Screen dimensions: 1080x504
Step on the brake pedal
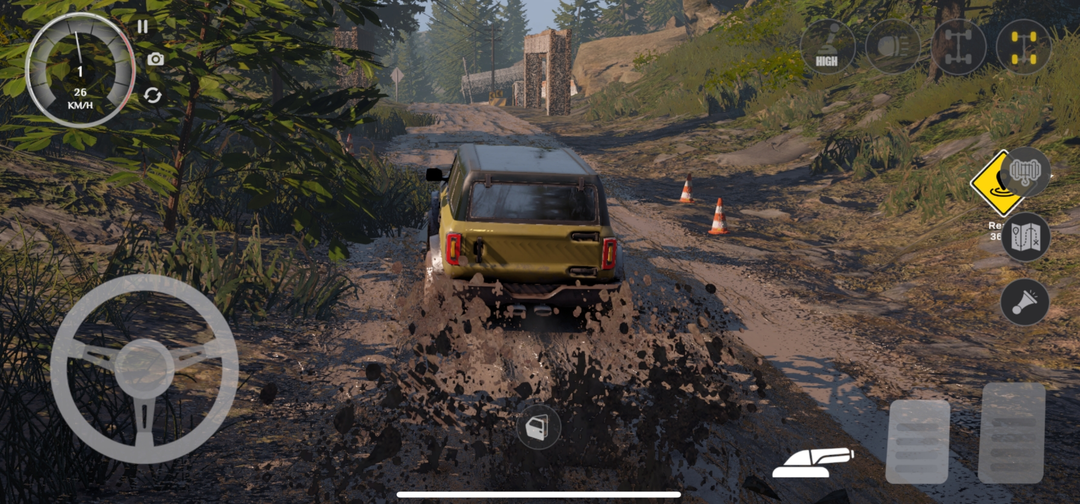pos(917,441)
